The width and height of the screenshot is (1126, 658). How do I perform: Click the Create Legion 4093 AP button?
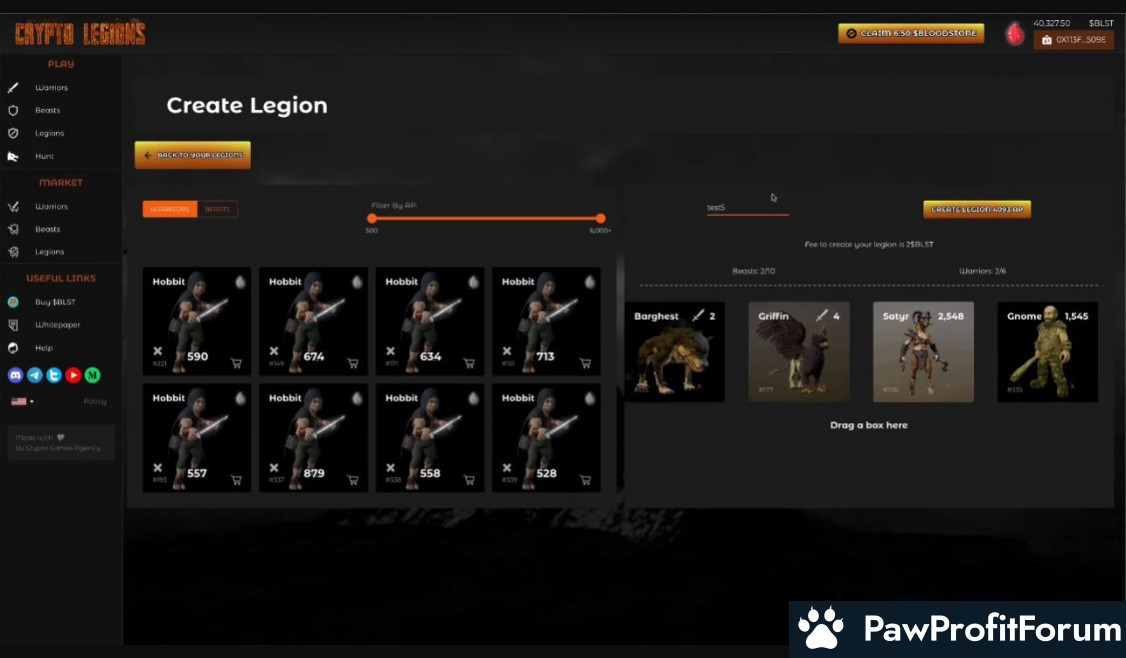[x=976, y=209]
